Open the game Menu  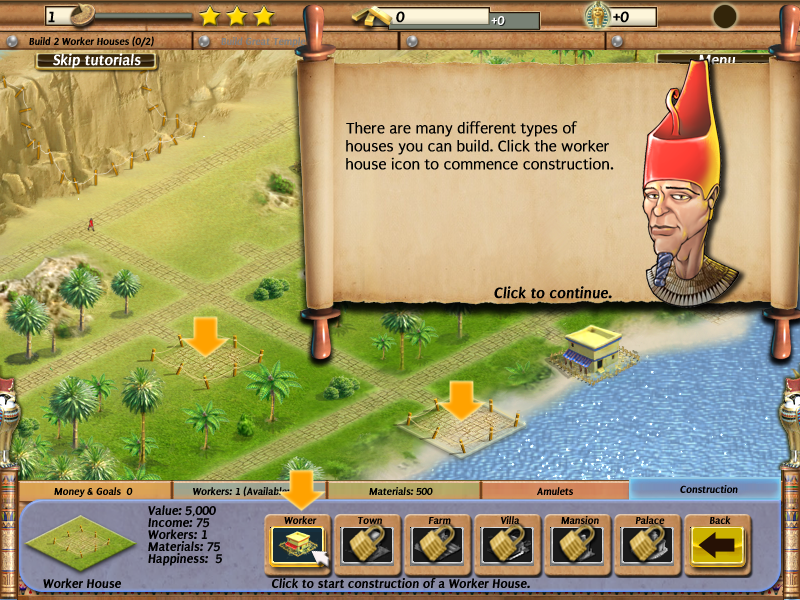pos(716,60)
